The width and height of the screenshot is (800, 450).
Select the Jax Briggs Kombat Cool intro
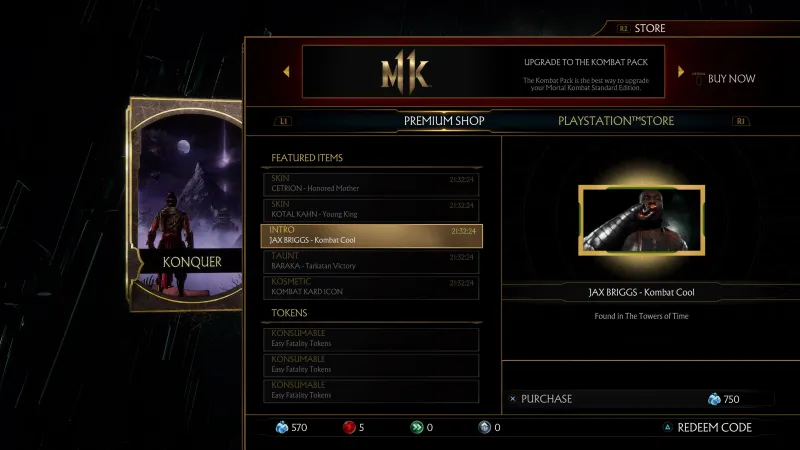370,235
